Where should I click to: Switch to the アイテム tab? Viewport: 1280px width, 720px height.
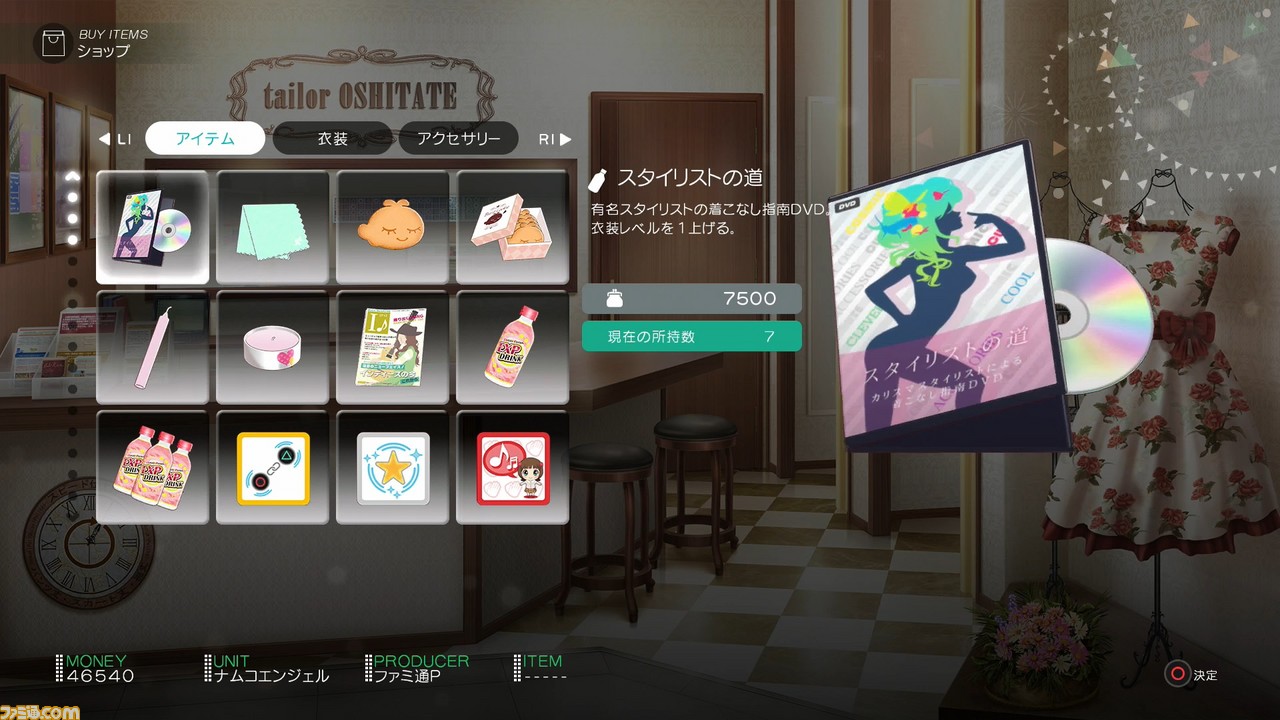[204, 139]
